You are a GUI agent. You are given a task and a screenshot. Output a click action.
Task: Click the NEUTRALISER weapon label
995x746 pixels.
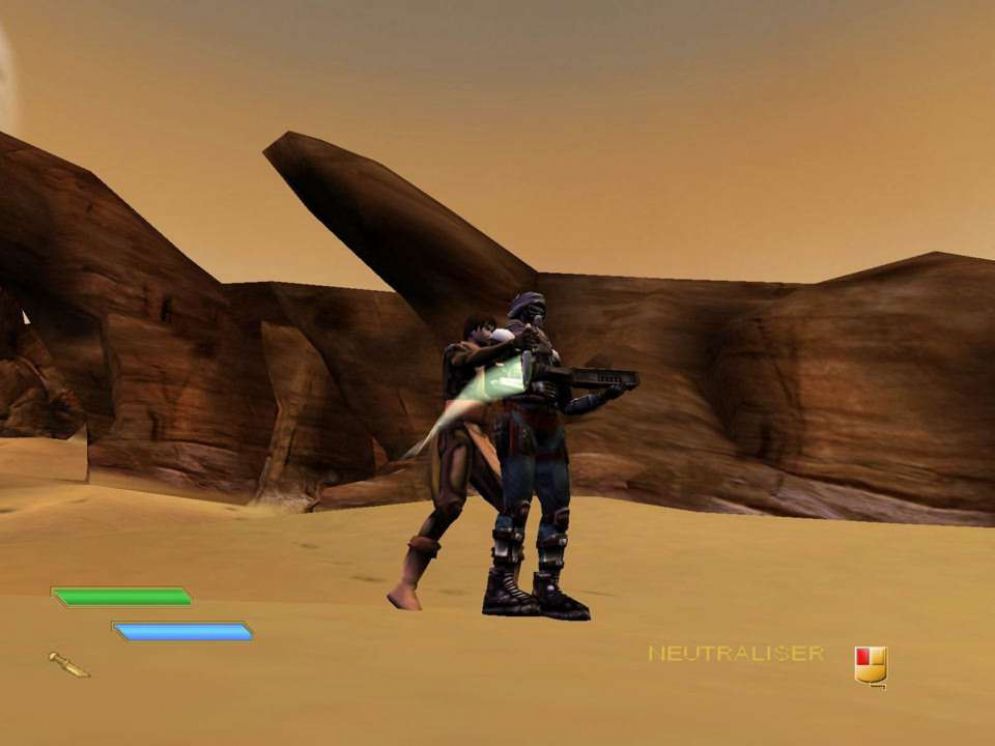click(x=735, y=654)
